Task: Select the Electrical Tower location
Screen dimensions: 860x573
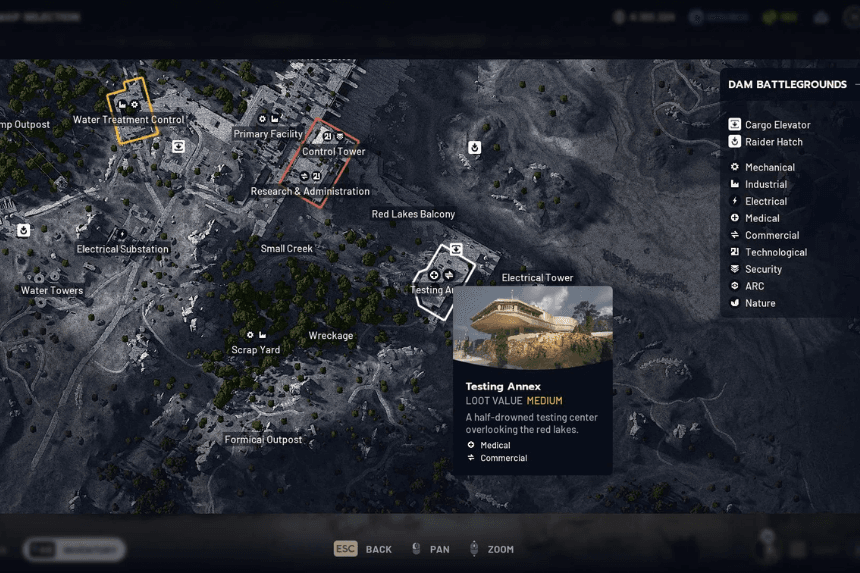Action: tap(537, 278)
